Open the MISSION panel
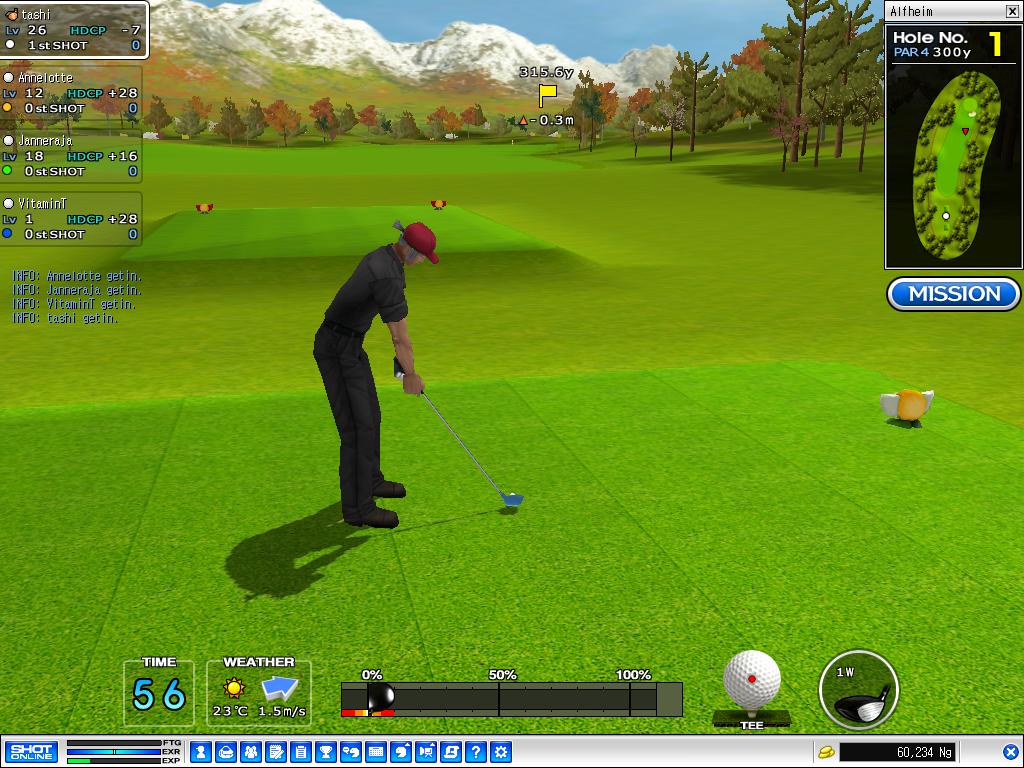The height and width of the screenshot is (768, 1024). coord(953,294)
